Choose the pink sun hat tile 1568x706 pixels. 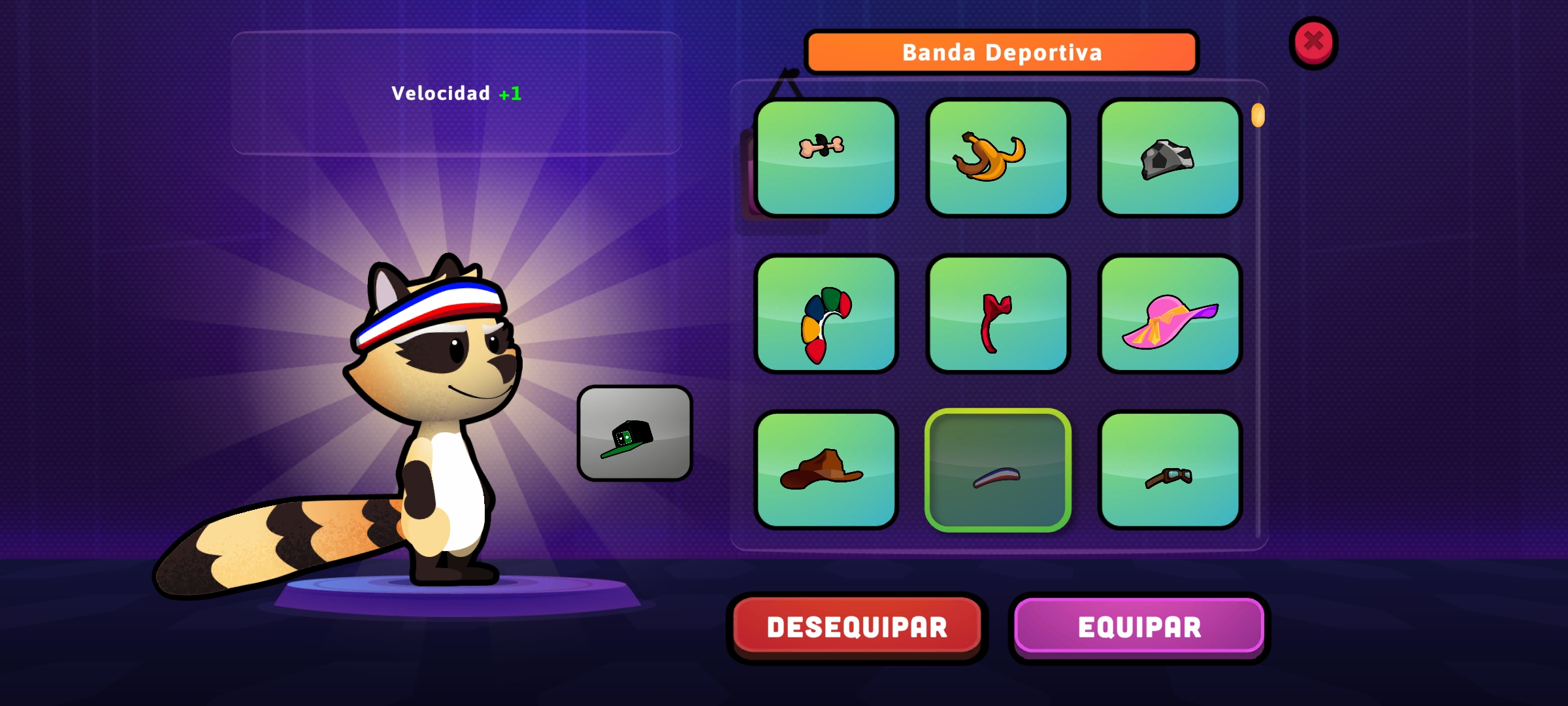click(1169, 314)
